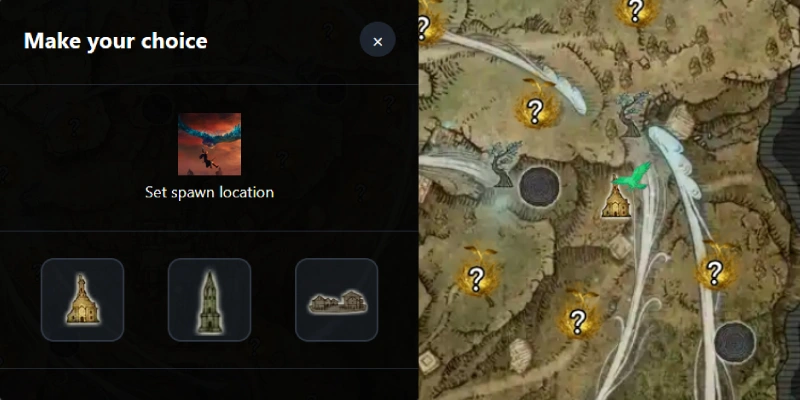Pick the tall tower option
Image resolution: width=800 pixels, height=400 pixels.
tap(209, 299)
